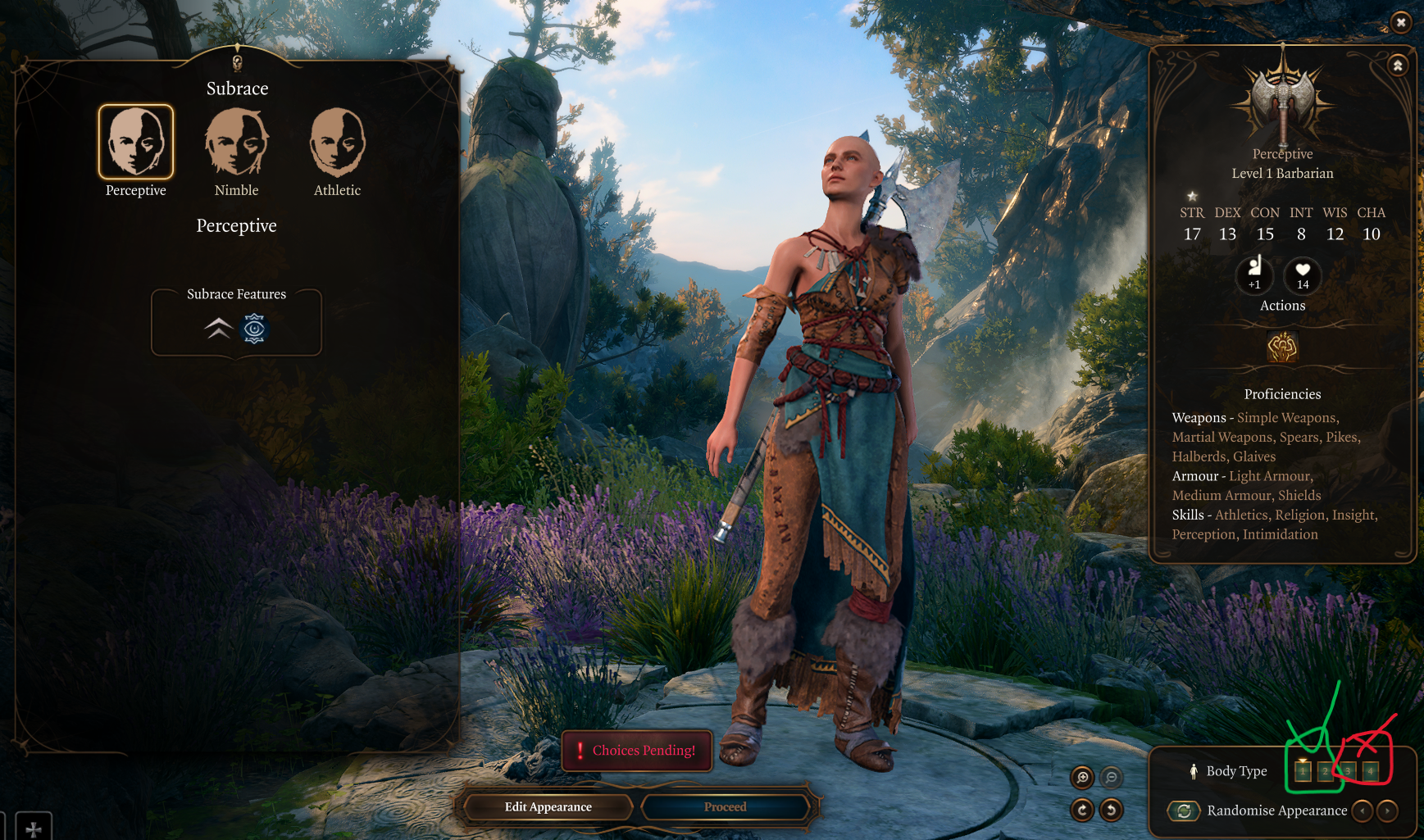This screenshot has width=1424, height=840.
Task: Zoom out from the character
Action: (1111, 777)
